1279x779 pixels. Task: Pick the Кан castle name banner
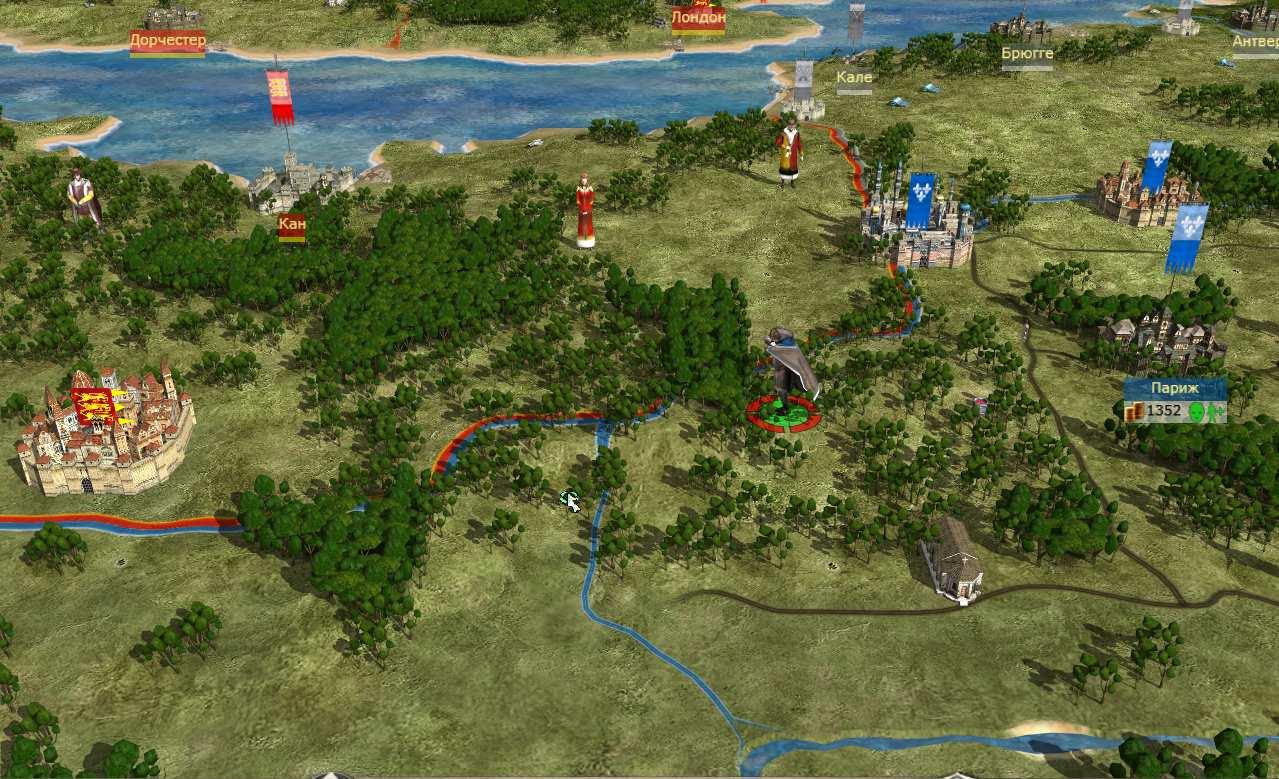tap(292, 226)
